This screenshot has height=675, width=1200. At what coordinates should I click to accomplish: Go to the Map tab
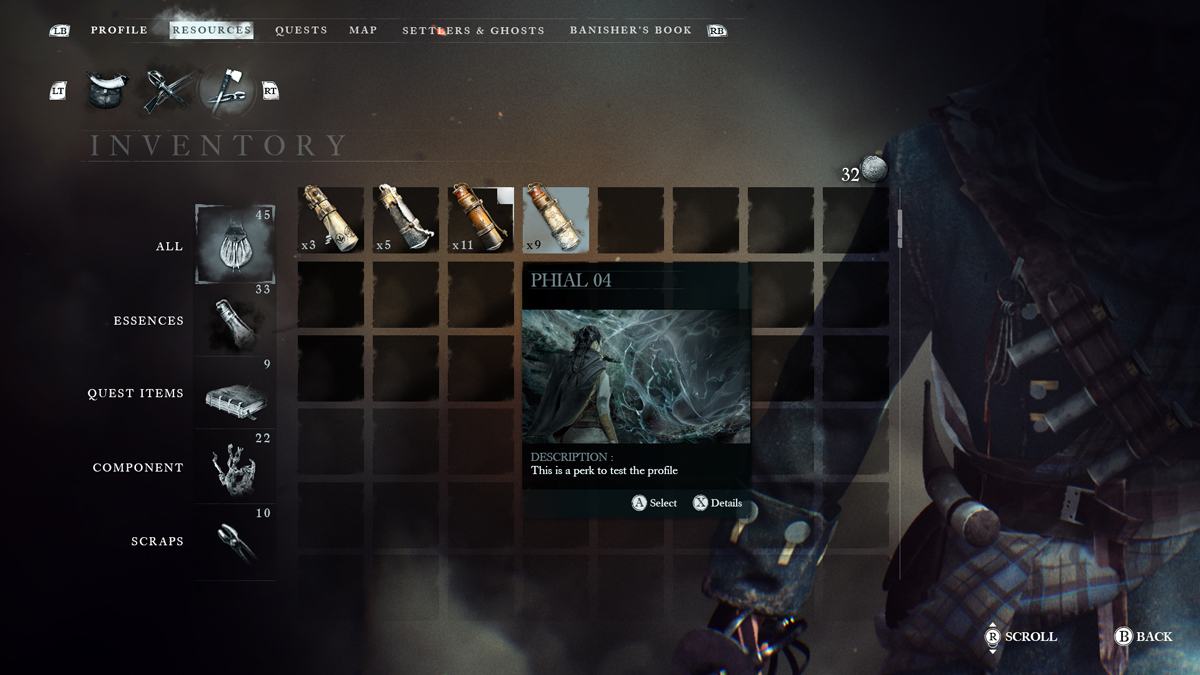point(363,30)
